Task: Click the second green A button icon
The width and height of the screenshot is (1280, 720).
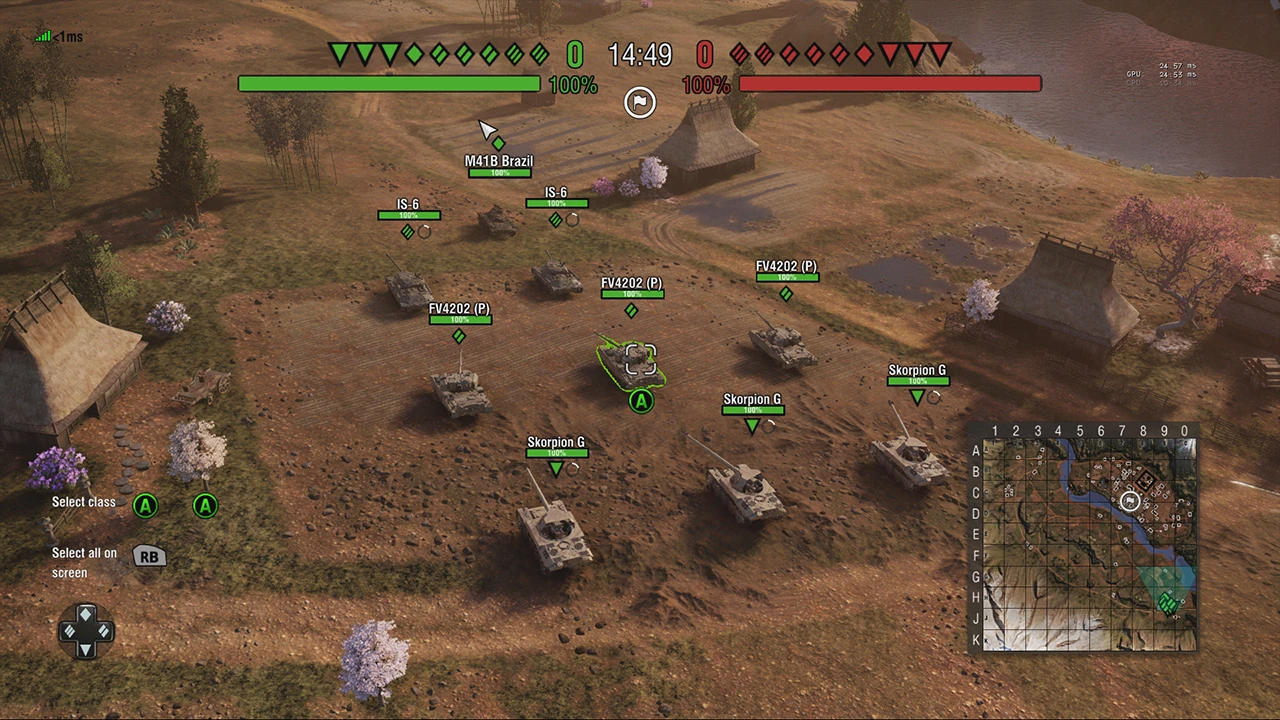Action: (x=205, y=506)
